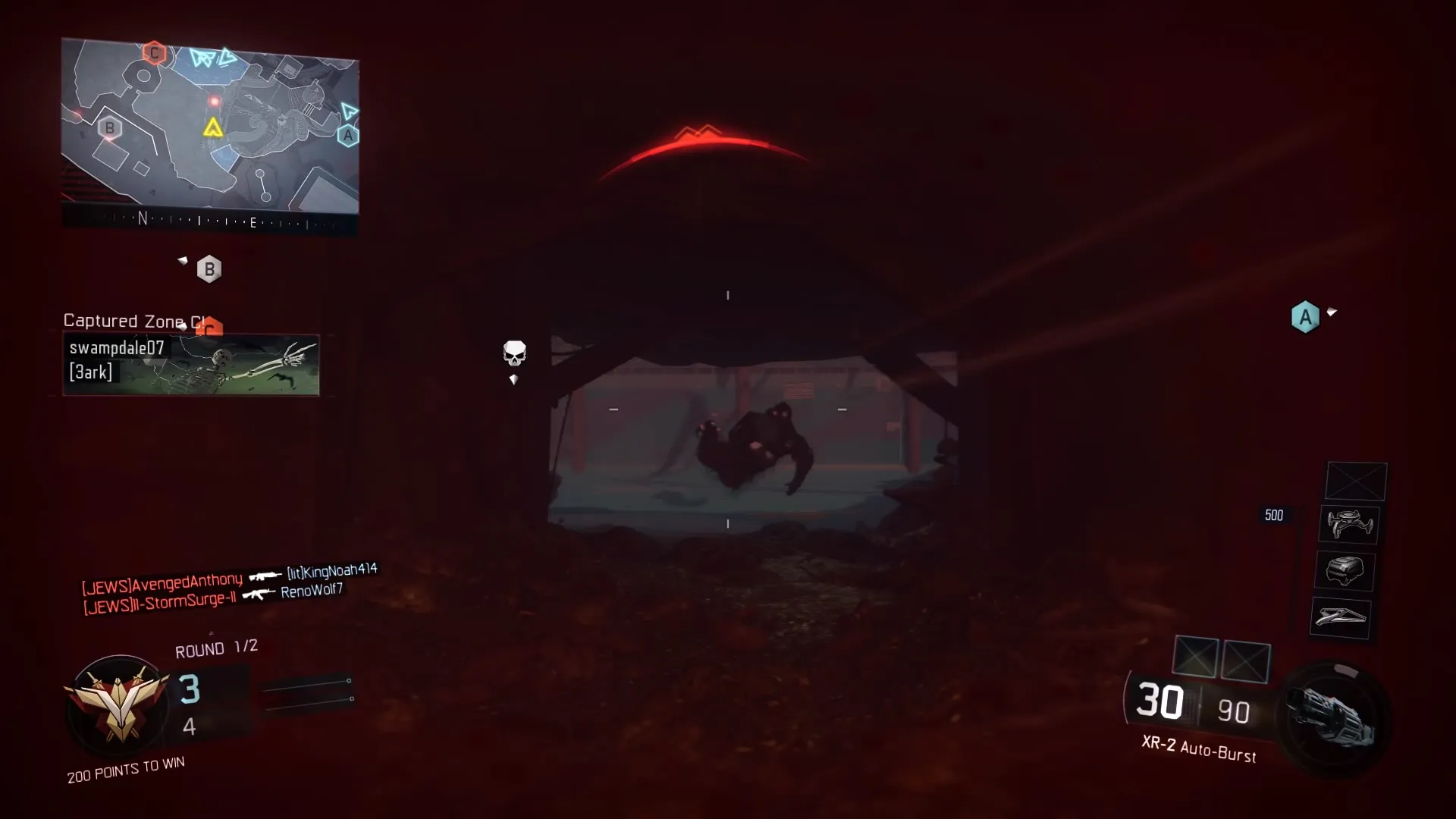This screenshot has height=819, width=1456.
Task: Click the zone B hexagon marker
Action: (x=209, y=268)
